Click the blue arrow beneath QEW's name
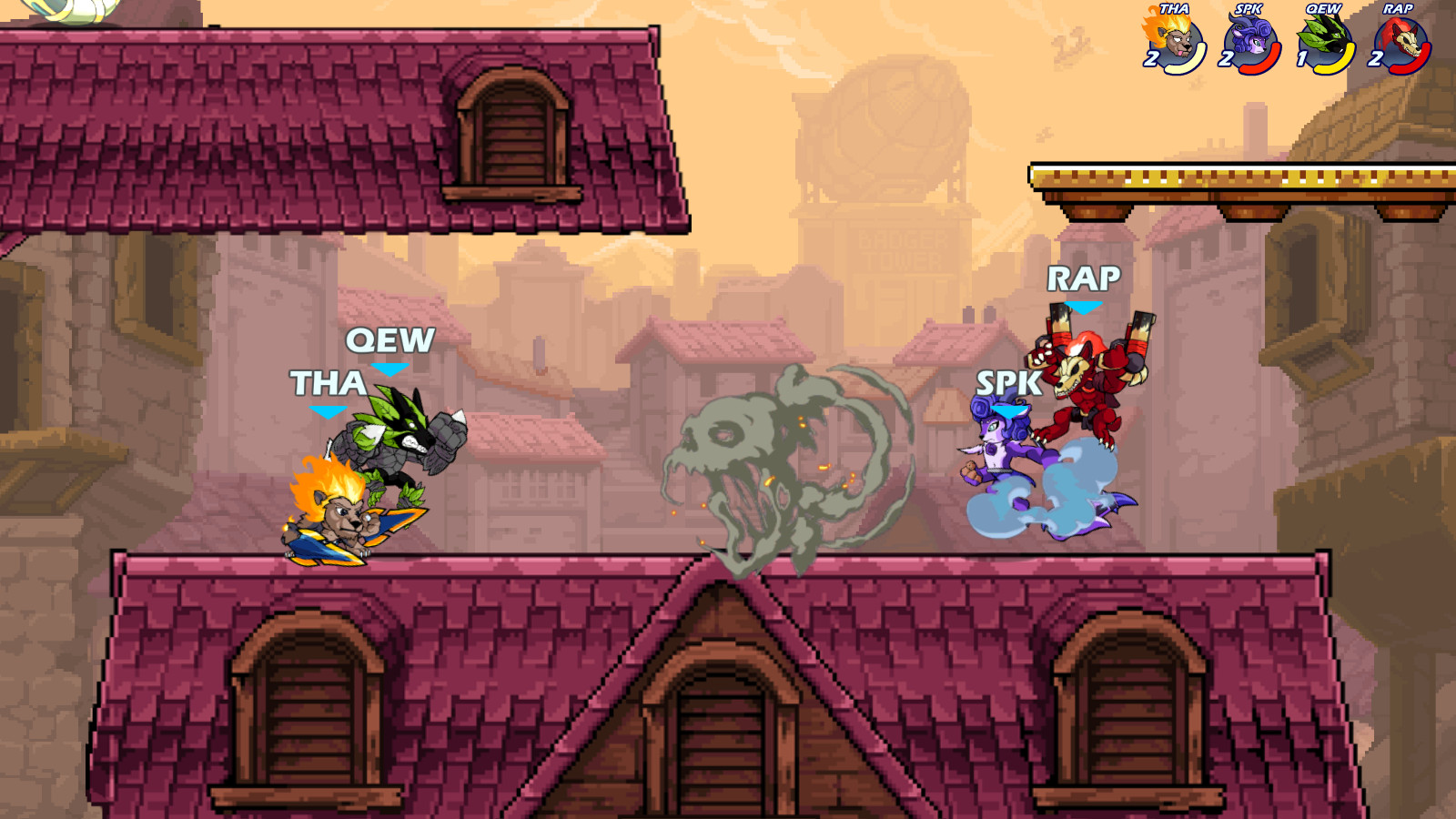Viewport: 1456px width, 819px height. coord(391,369)
